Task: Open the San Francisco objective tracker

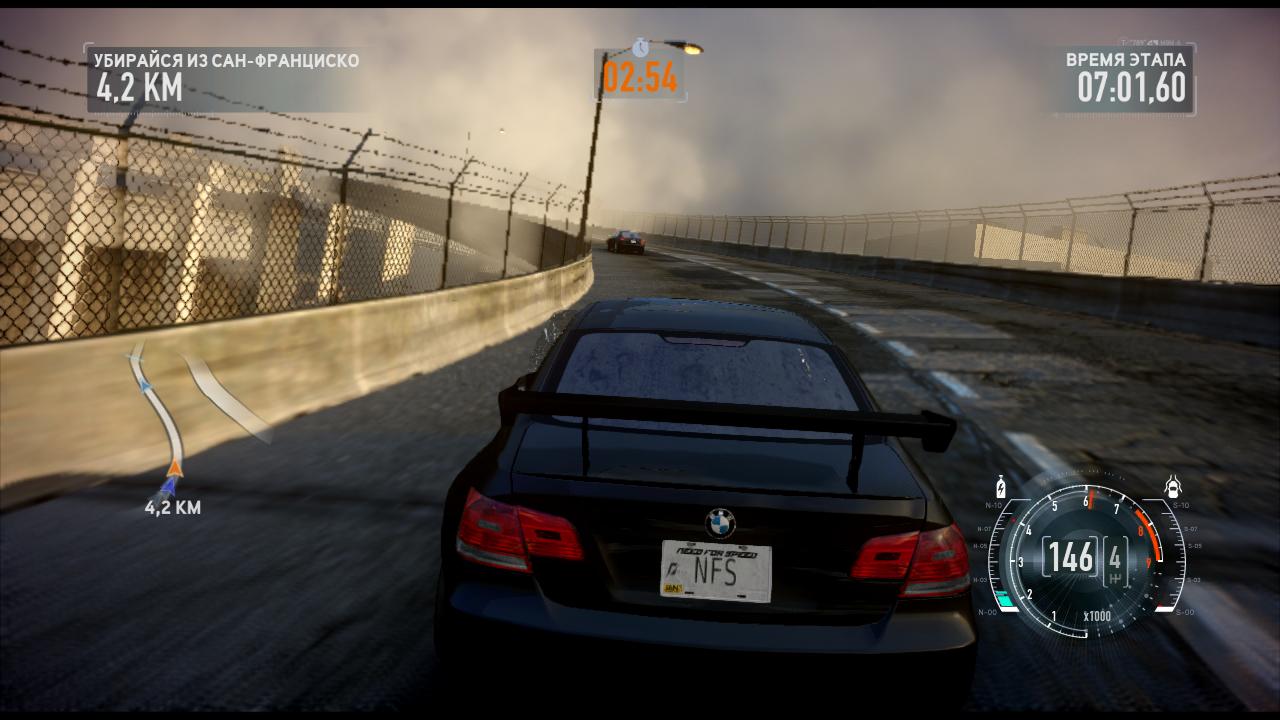Action: (x=226, y=78)
